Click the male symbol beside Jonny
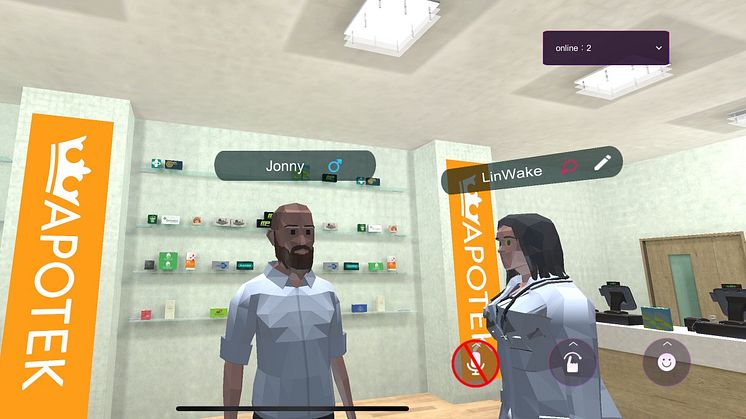 tap(335, 165)
